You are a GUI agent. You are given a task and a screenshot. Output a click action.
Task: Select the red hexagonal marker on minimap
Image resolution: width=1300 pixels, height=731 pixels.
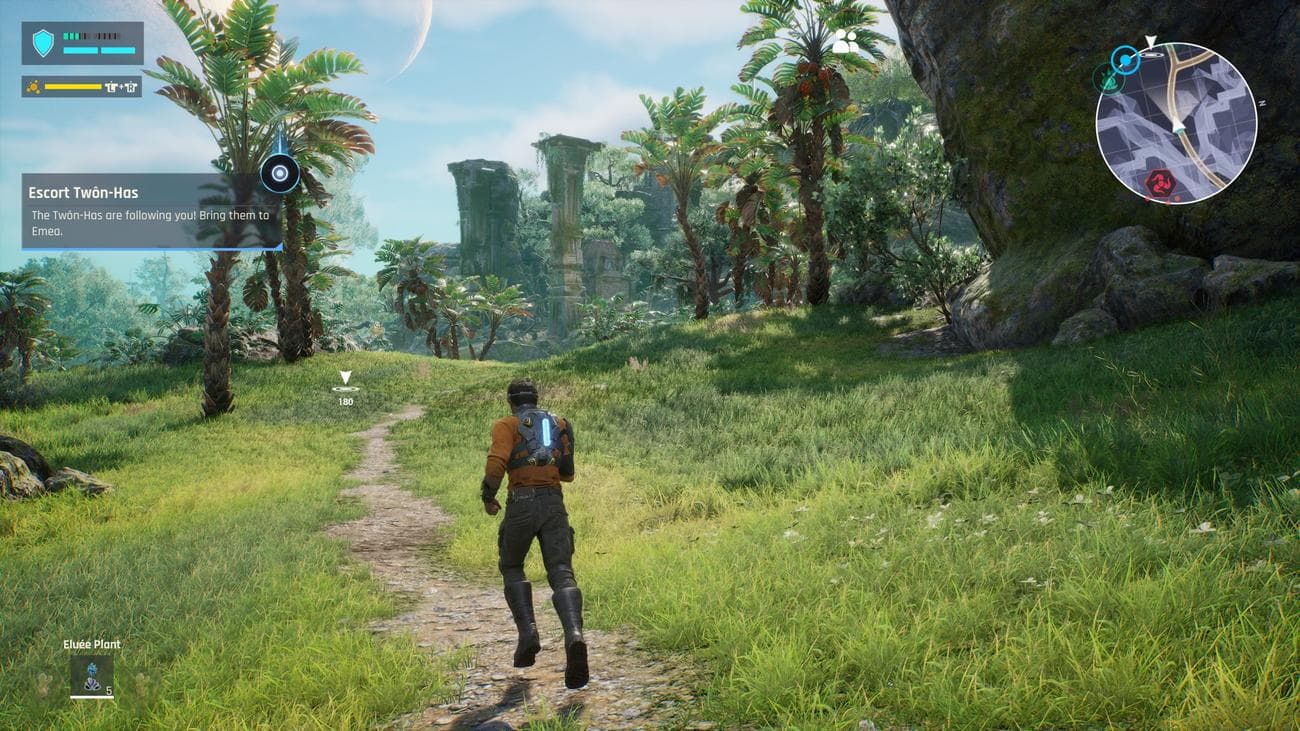pos(1160,183)
